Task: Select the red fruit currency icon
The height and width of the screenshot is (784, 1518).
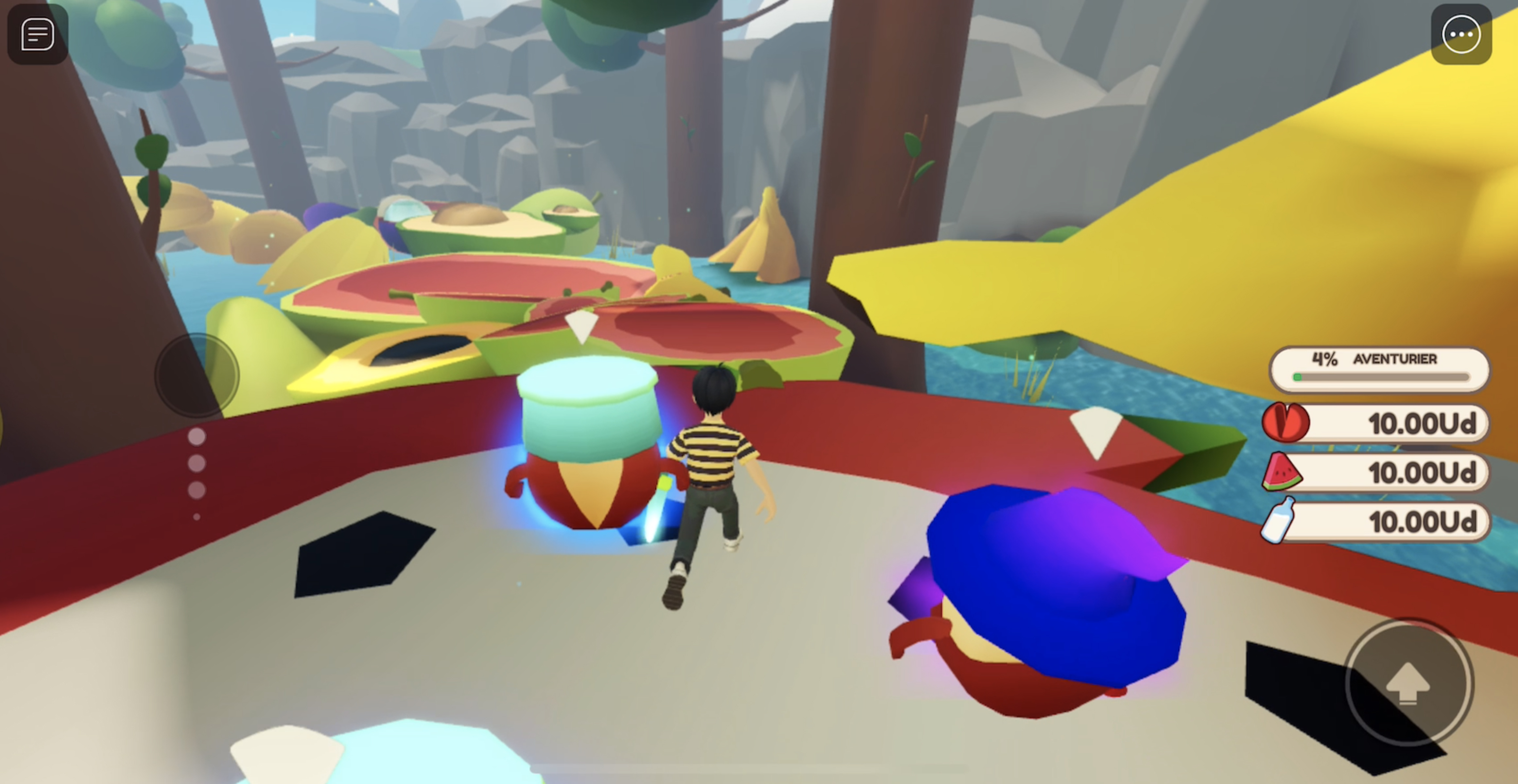Action: 1285,422
